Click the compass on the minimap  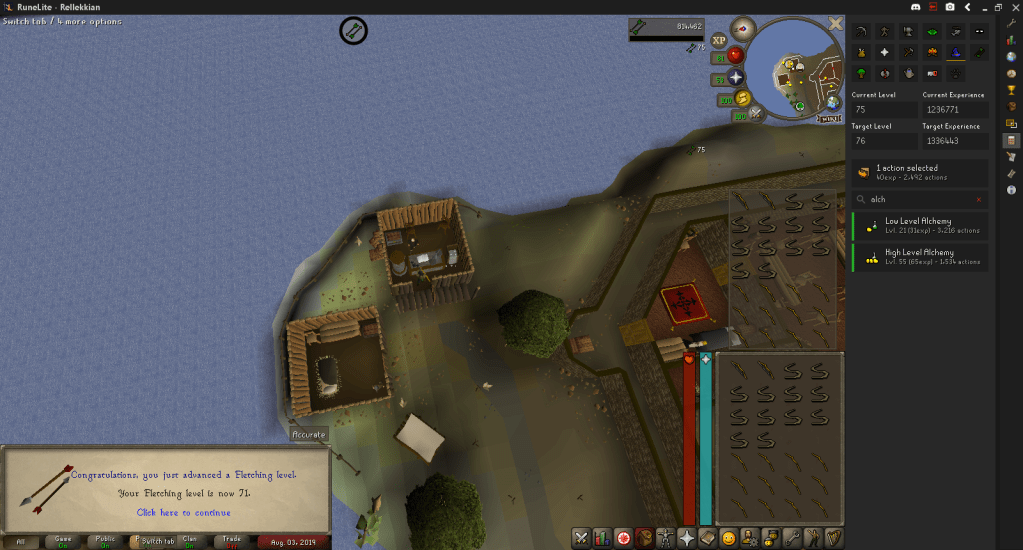tap(742, 27)
